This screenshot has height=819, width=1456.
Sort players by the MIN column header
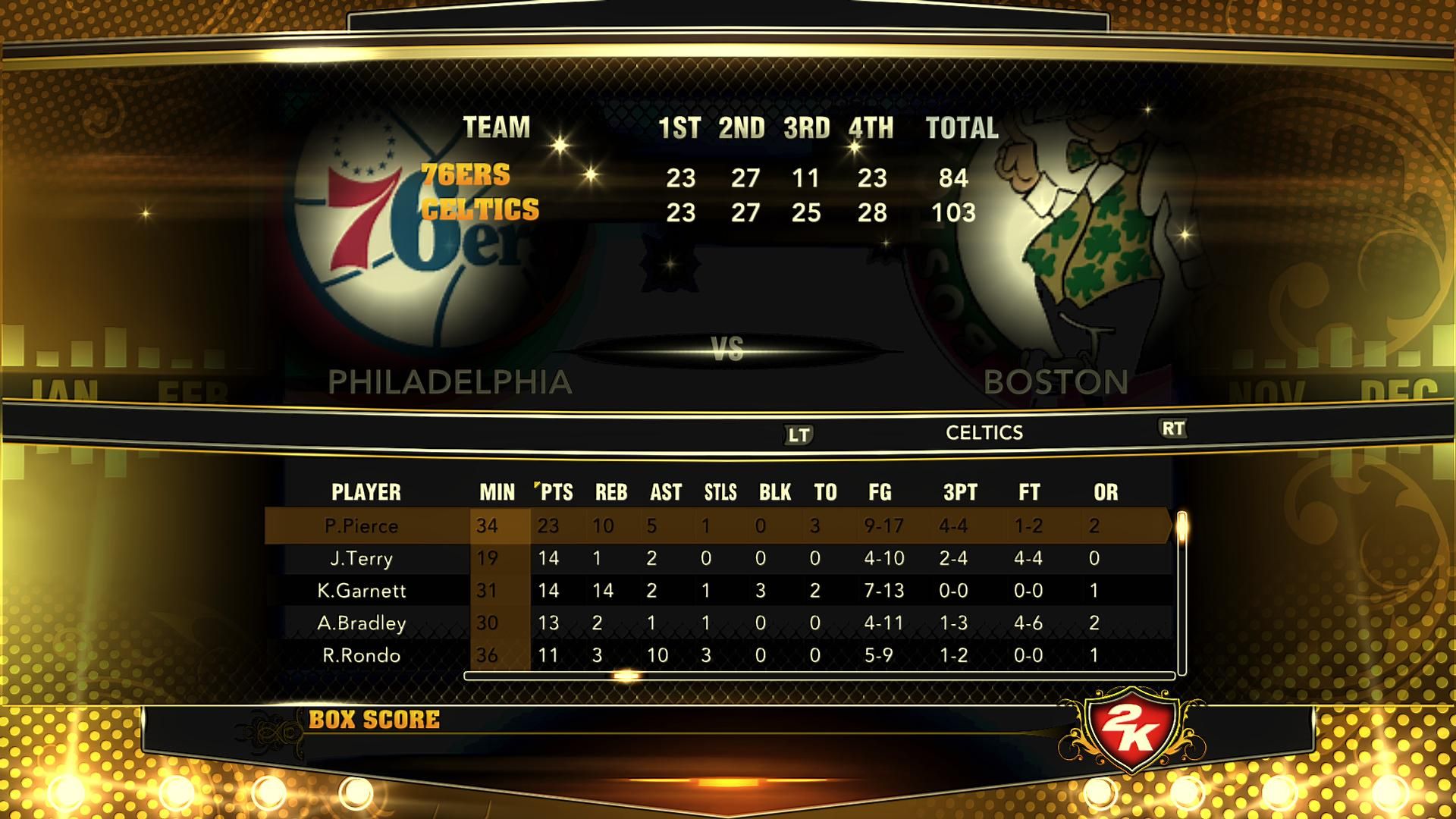(497, 492)
